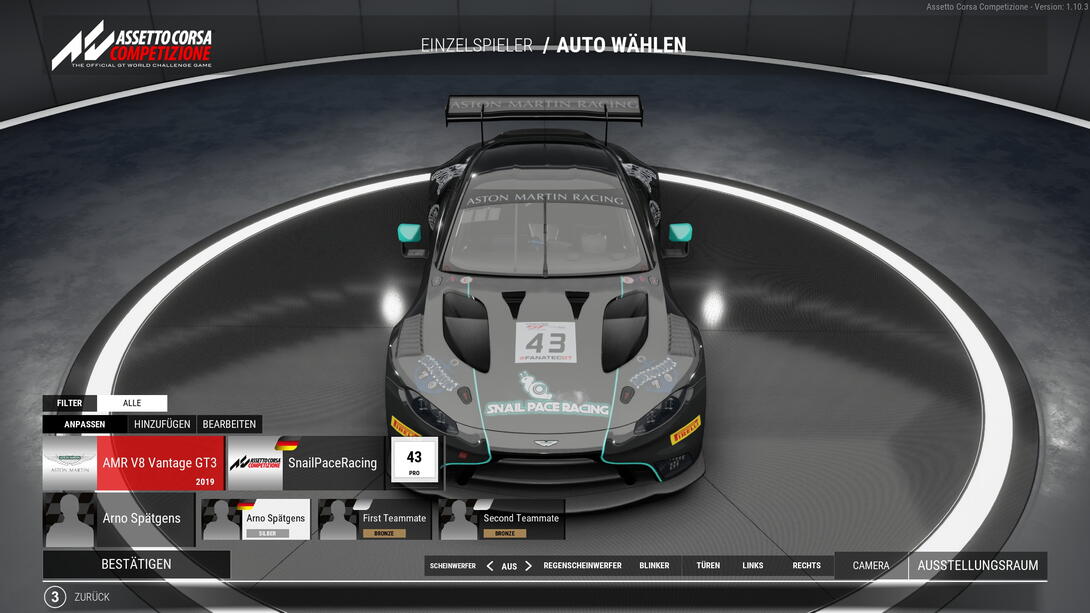
Task: Open the Ausstellungsraum showroom view
Action: [977, 566]
